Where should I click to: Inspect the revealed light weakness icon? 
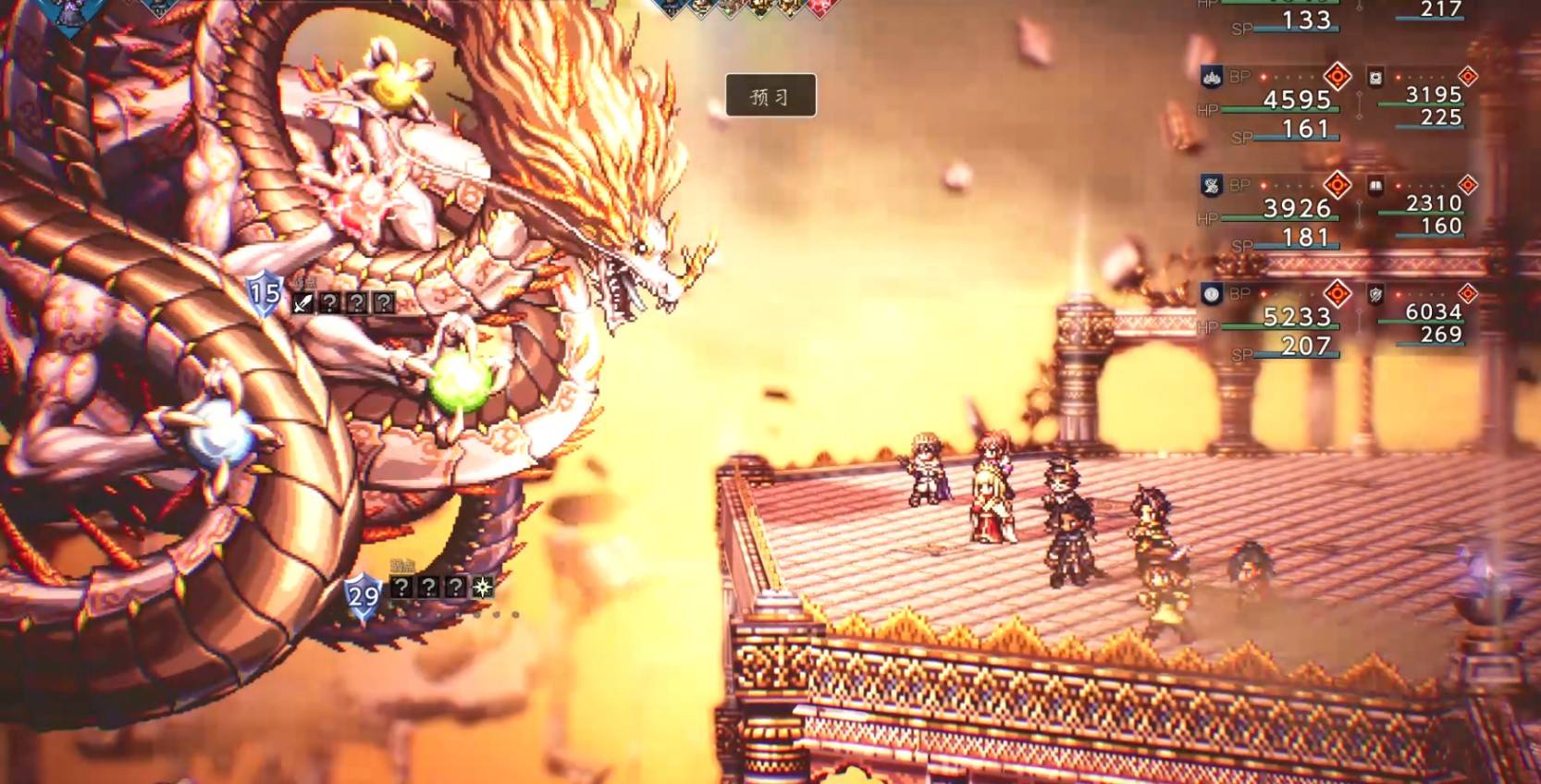point(482,586)
